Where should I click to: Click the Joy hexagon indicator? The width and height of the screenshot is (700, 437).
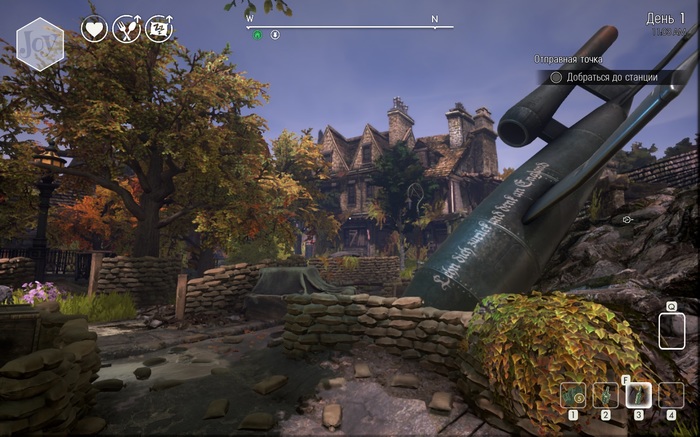coord(40,43)
